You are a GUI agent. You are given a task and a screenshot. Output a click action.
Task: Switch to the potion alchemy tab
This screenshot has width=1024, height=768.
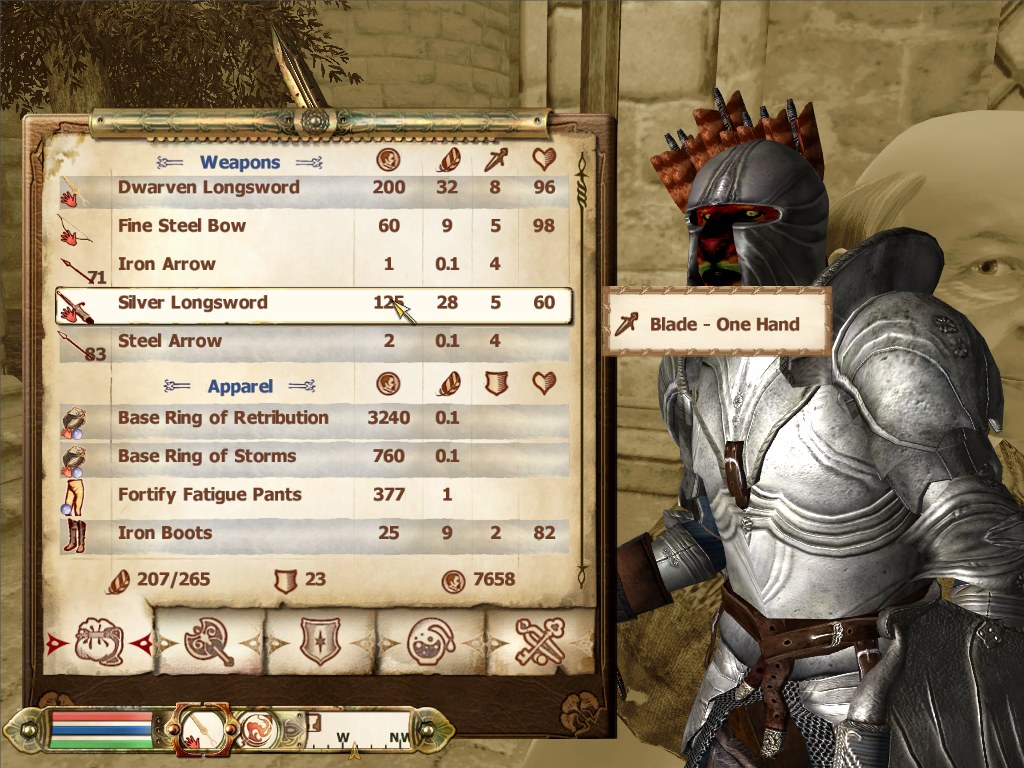pyautogui.click(x=431, y=641)
